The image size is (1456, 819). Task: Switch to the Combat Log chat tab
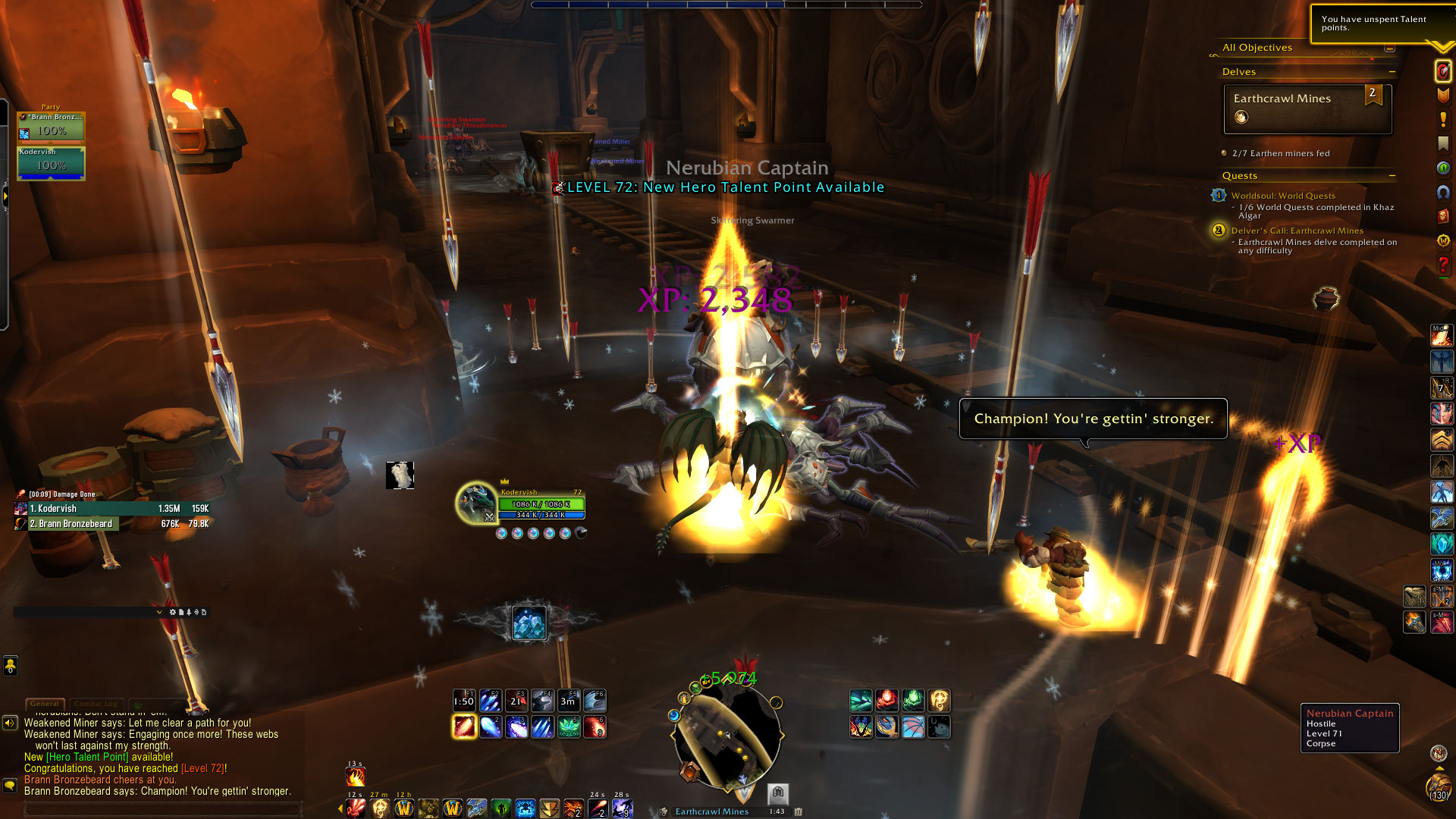click(x=96, y=704)
